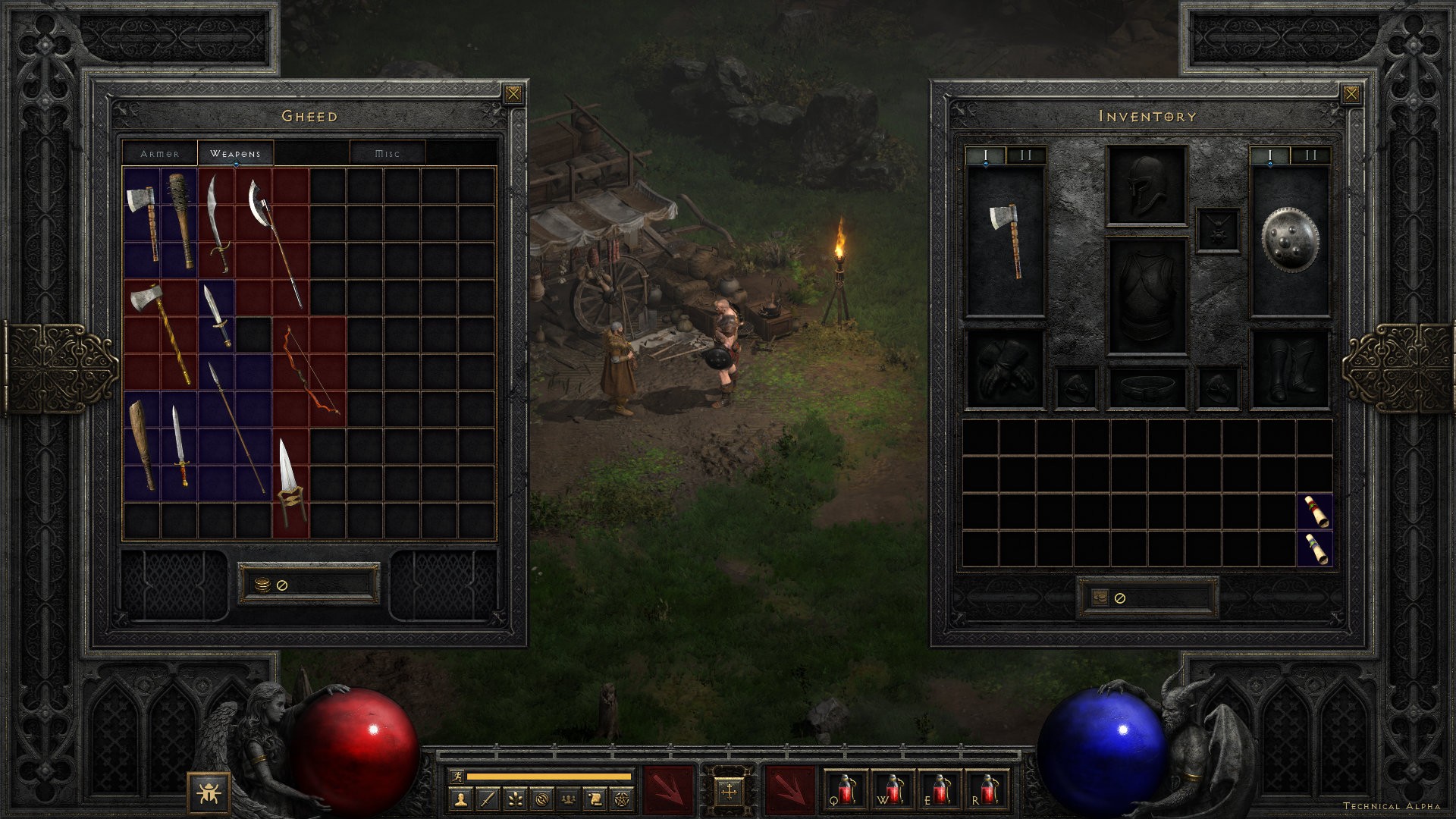The height and width of the screenshot is (819, 1456).
Task: Open the quest log scroll icon
Action: [595, 799]
